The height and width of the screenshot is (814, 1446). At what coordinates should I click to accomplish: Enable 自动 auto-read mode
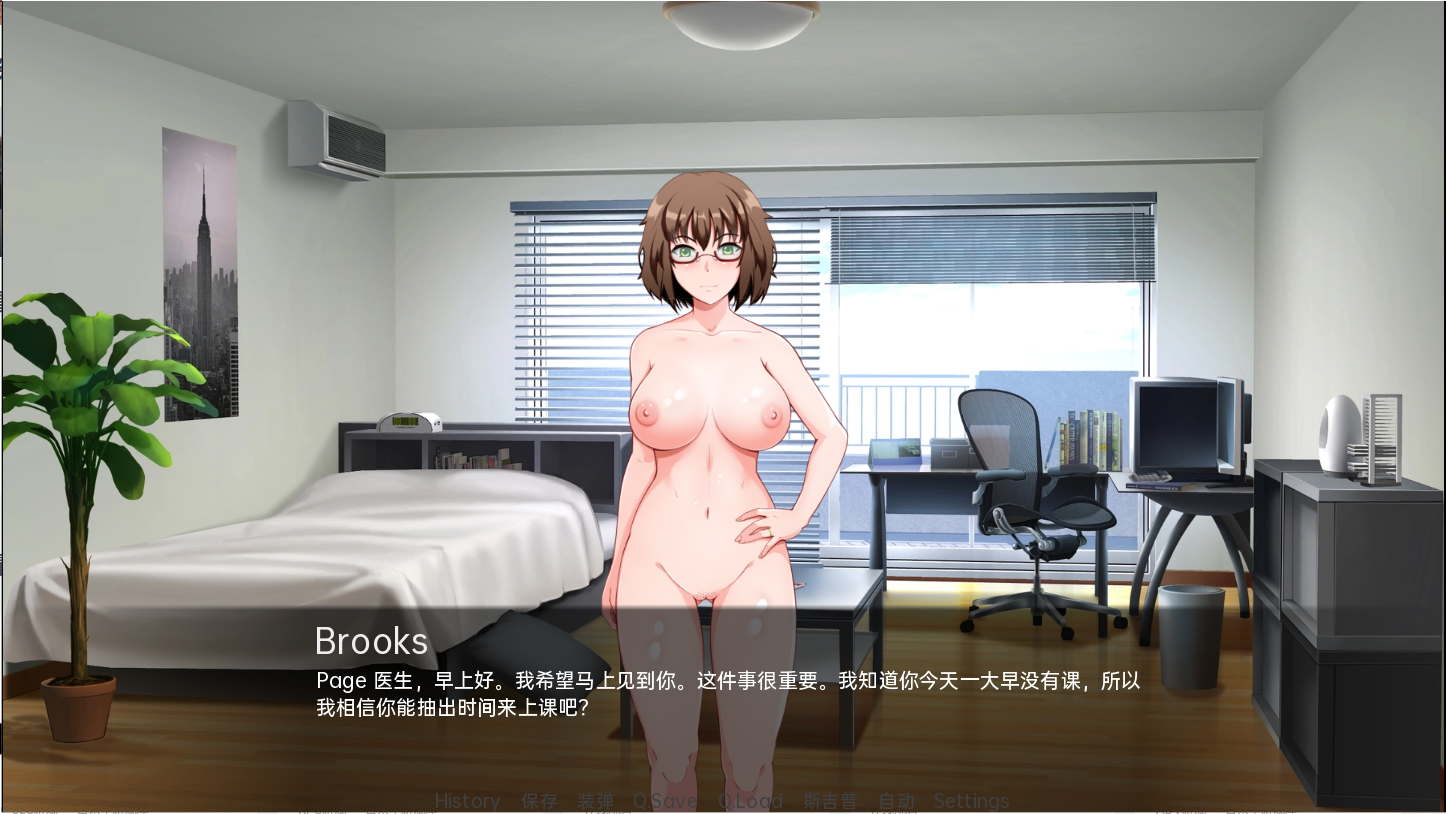point(896,800)
